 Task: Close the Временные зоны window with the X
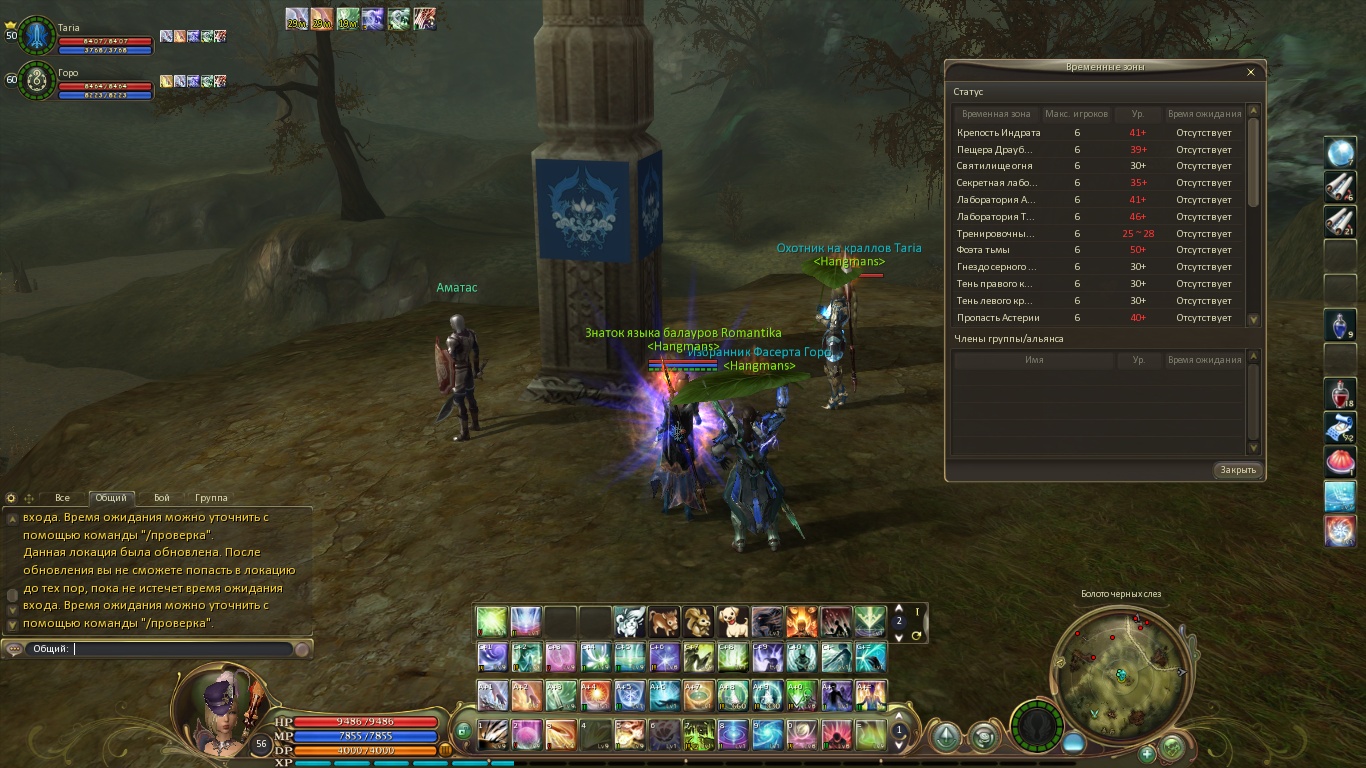click(1250, 72)
